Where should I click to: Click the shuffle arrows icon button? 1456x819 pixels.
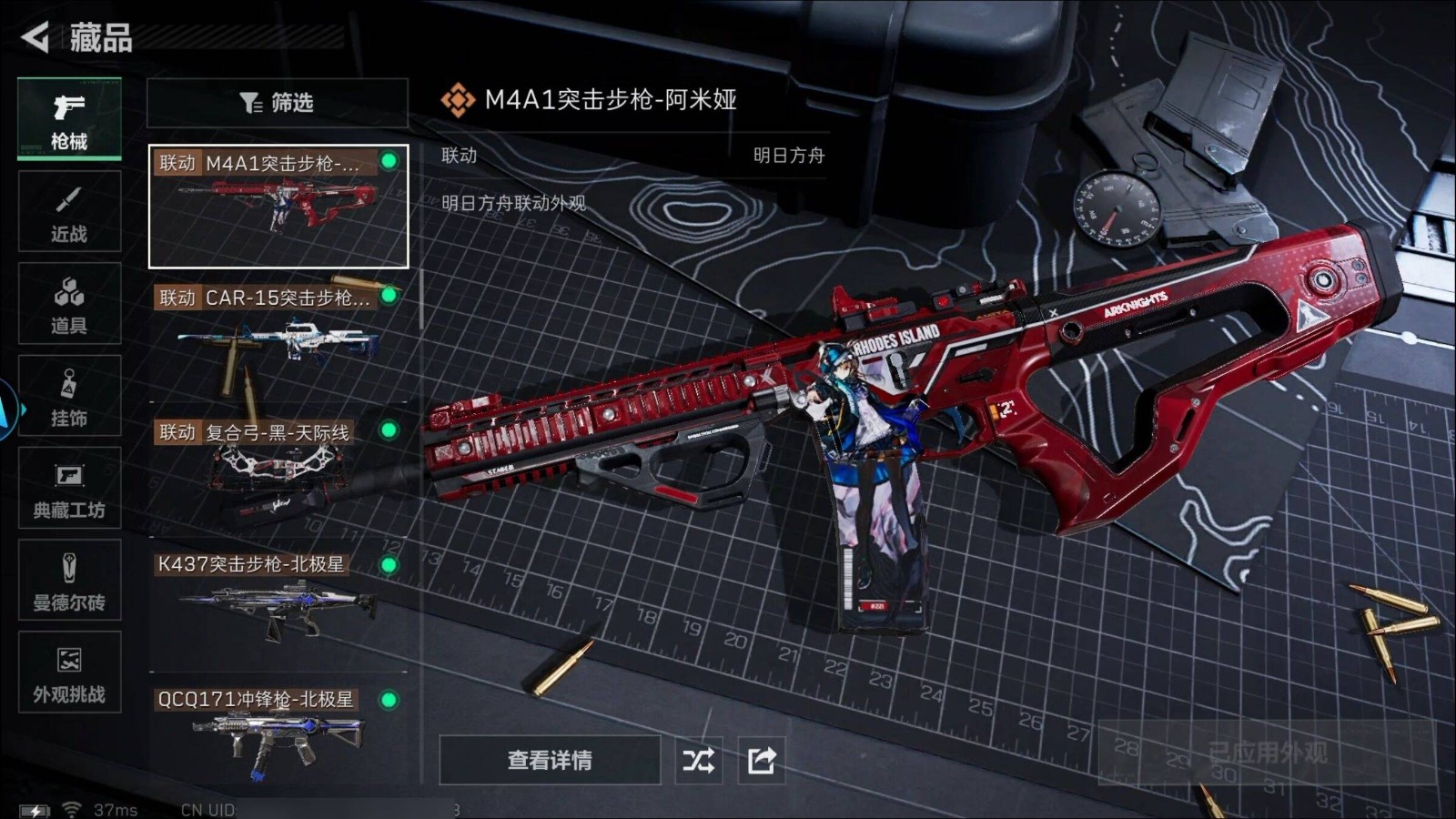tap(699, 760)
